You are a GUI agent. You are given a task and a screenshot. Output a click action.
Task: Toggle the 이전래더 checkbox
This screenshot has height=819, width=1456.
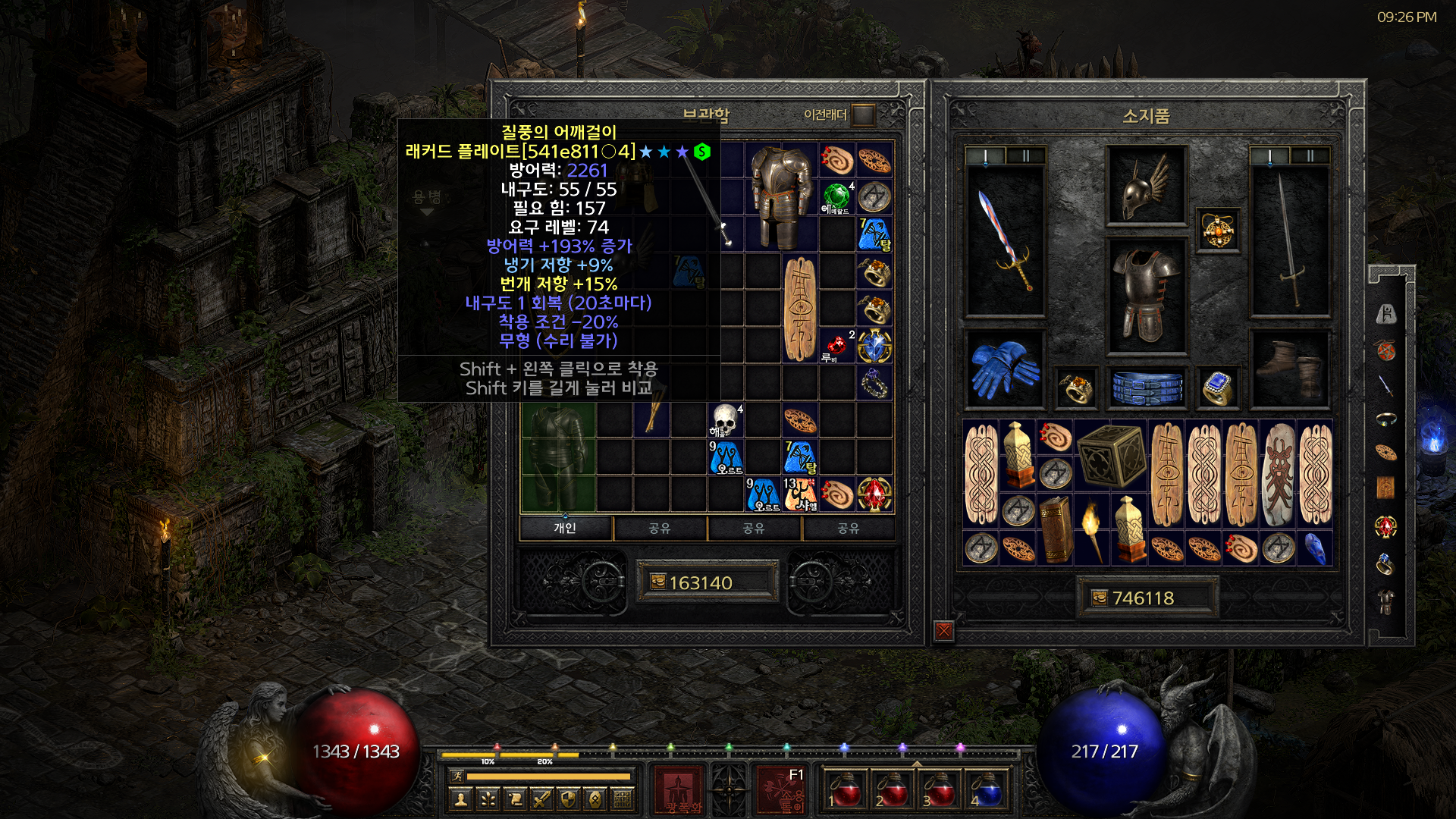[862, 115]
